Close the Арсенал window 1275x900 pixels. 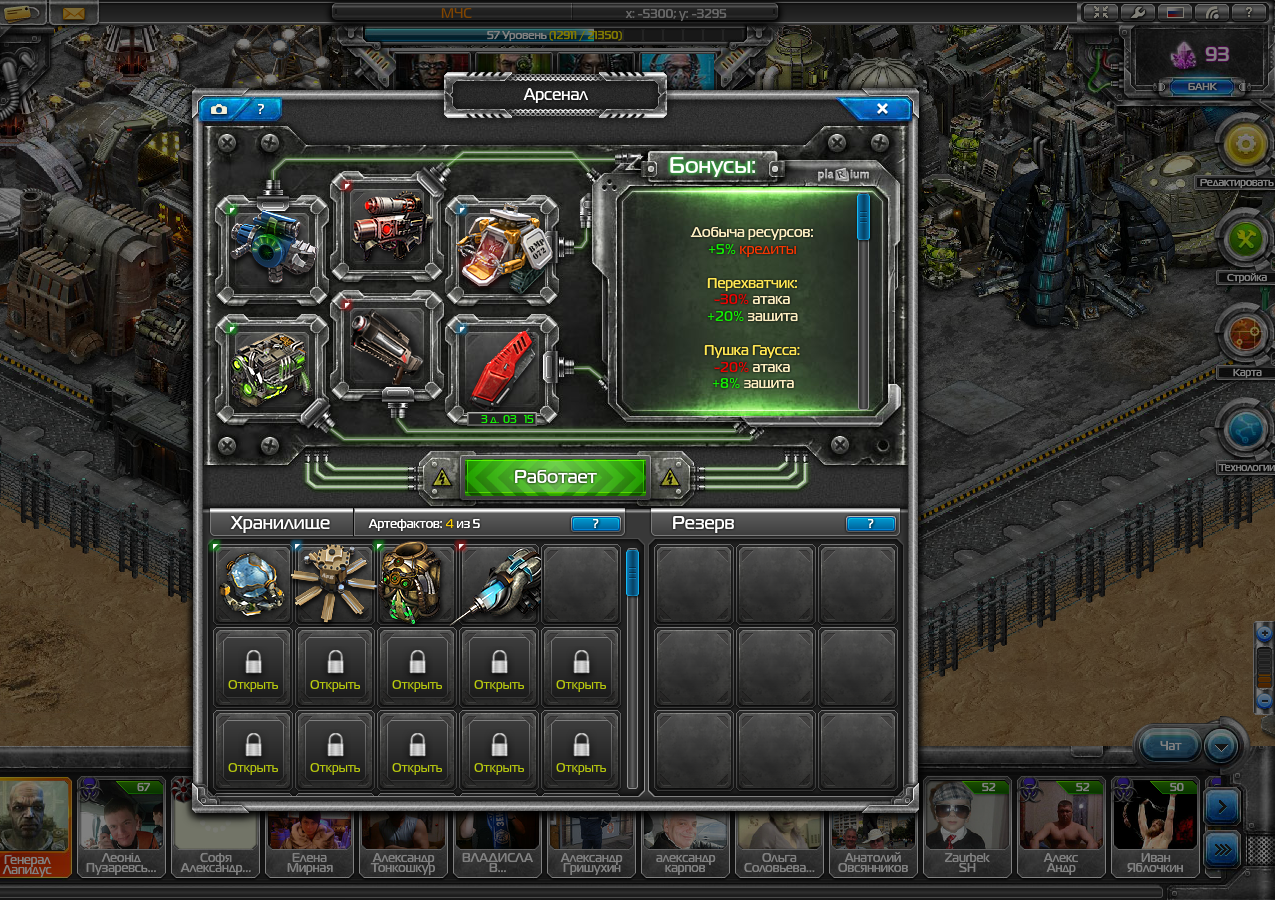coord(881,109)
